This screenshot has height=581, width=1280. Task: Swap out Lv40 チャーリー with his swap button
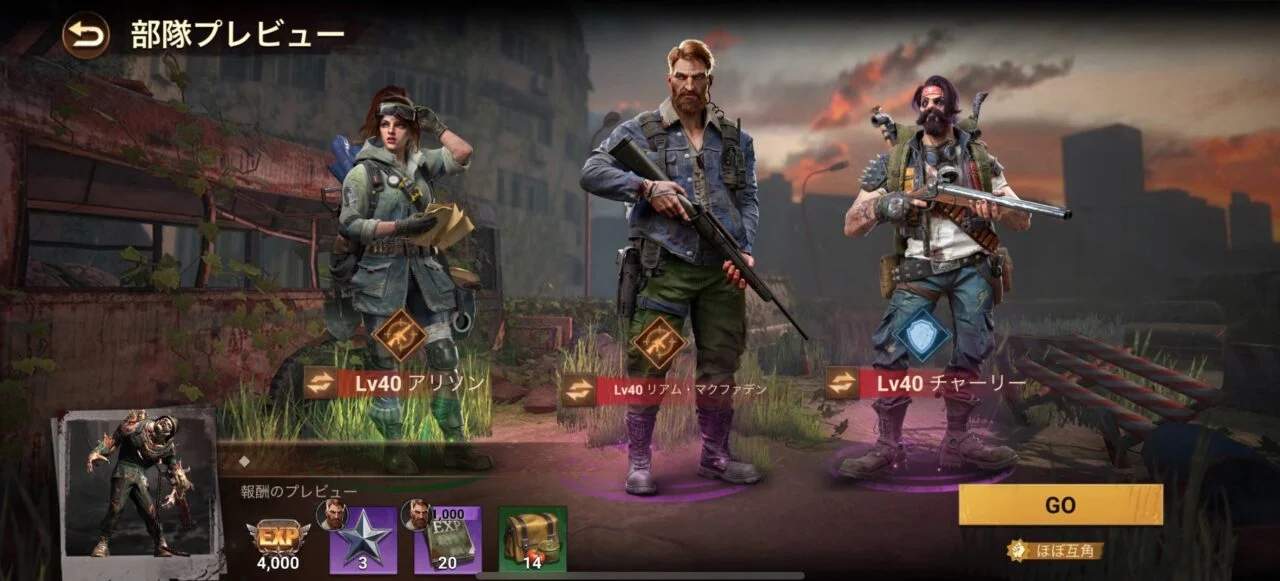coord(842,382)
